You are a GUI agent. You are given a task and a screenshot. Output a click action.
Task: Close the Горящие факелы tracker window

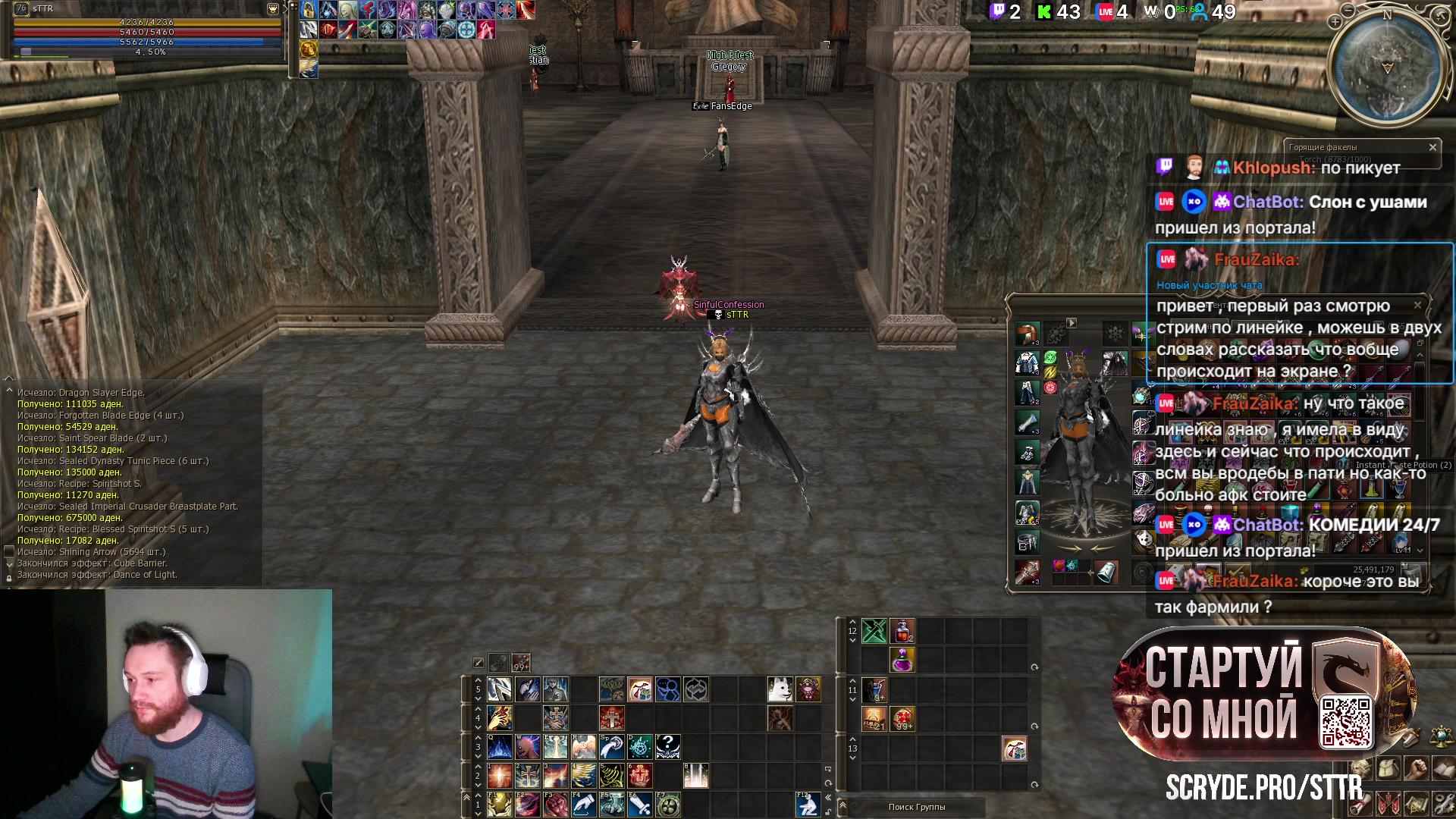coord(1432,147)
